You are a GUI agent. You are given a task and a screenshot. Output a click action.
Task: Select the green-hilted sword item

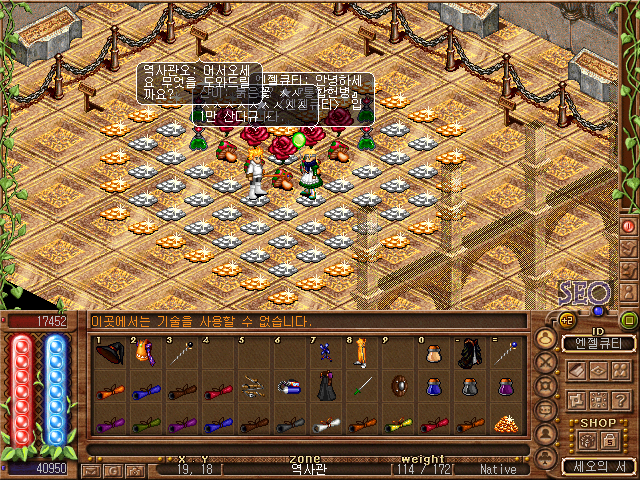click(x=362, y=387)
